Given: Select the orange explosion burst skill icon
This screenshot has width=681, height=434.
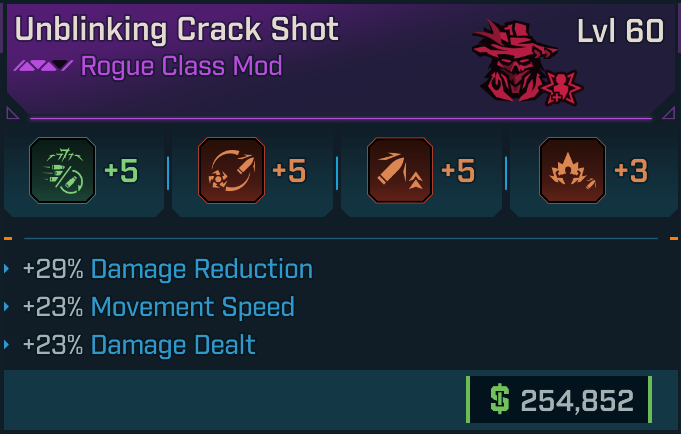Looking at the screenshot, I should (x=571, y=172).
